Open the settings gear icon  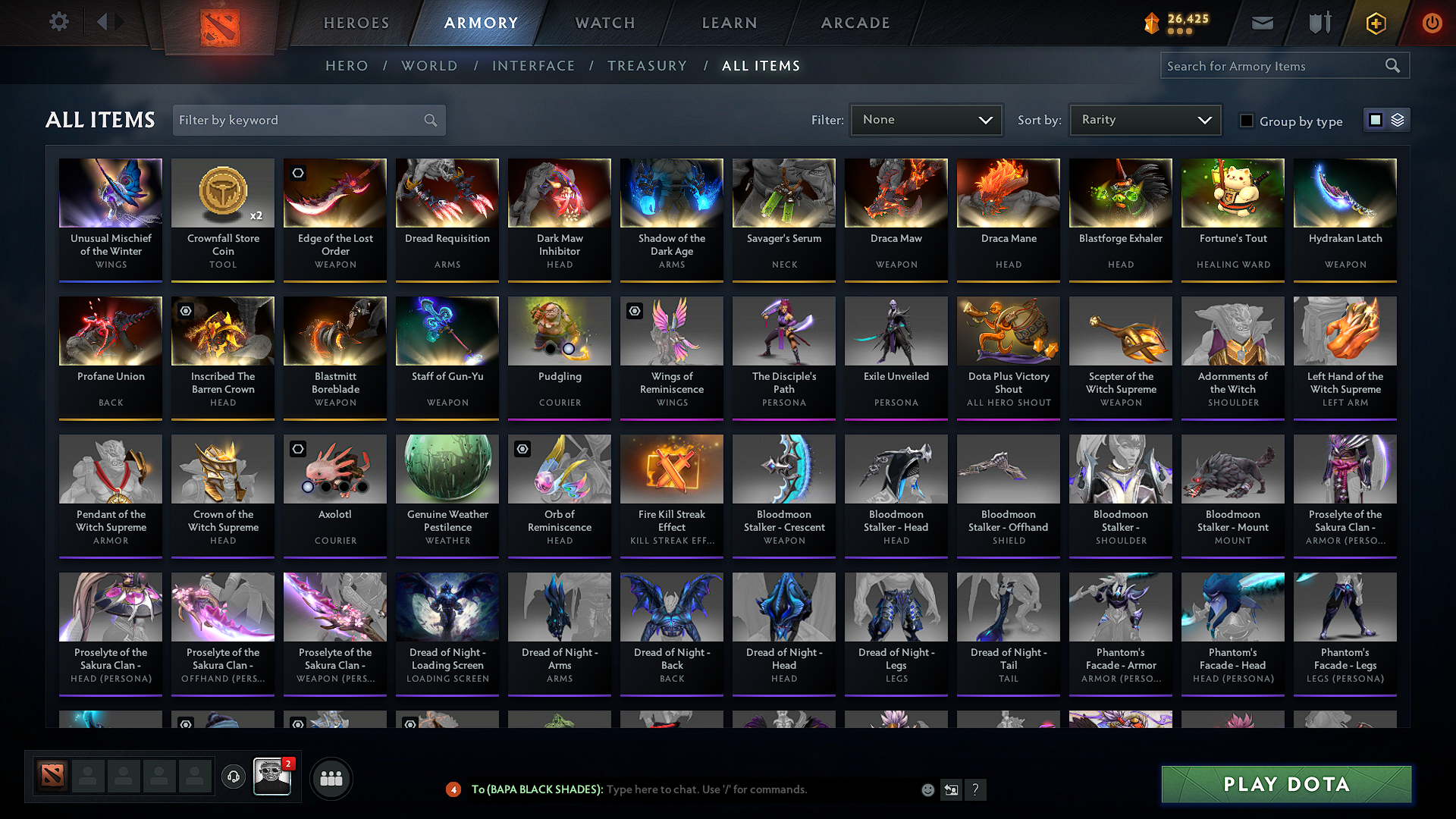click(58, 22)
